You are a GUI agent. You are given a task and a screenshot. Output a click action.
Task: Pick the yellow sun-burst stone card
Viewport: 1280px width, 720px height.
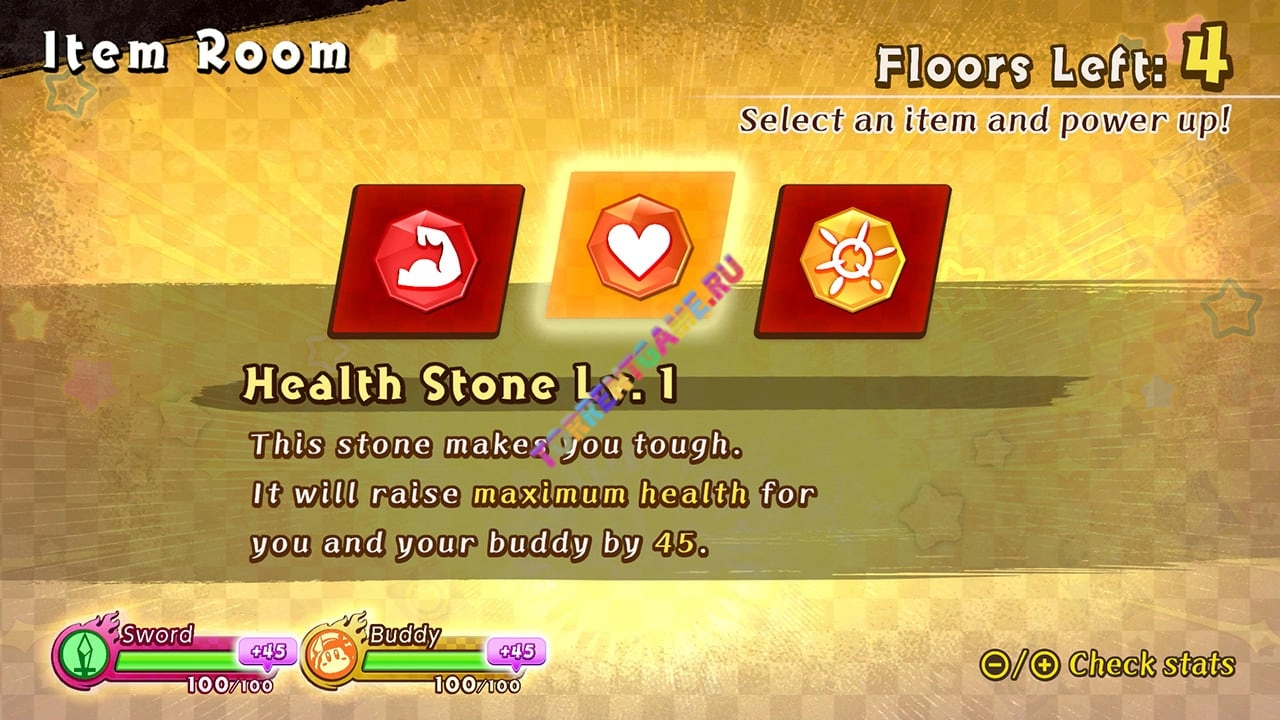tap(852, 261)
